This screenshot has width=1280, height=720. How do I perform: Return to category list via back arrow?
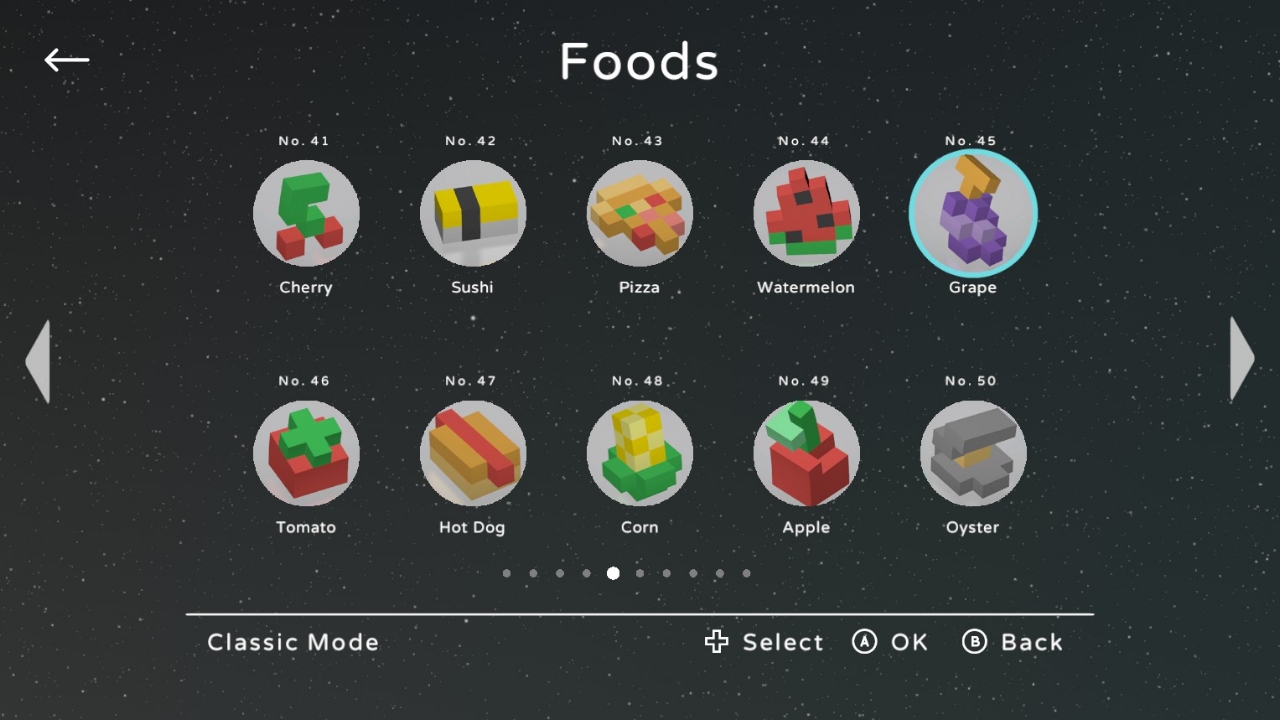pos(66,60)
